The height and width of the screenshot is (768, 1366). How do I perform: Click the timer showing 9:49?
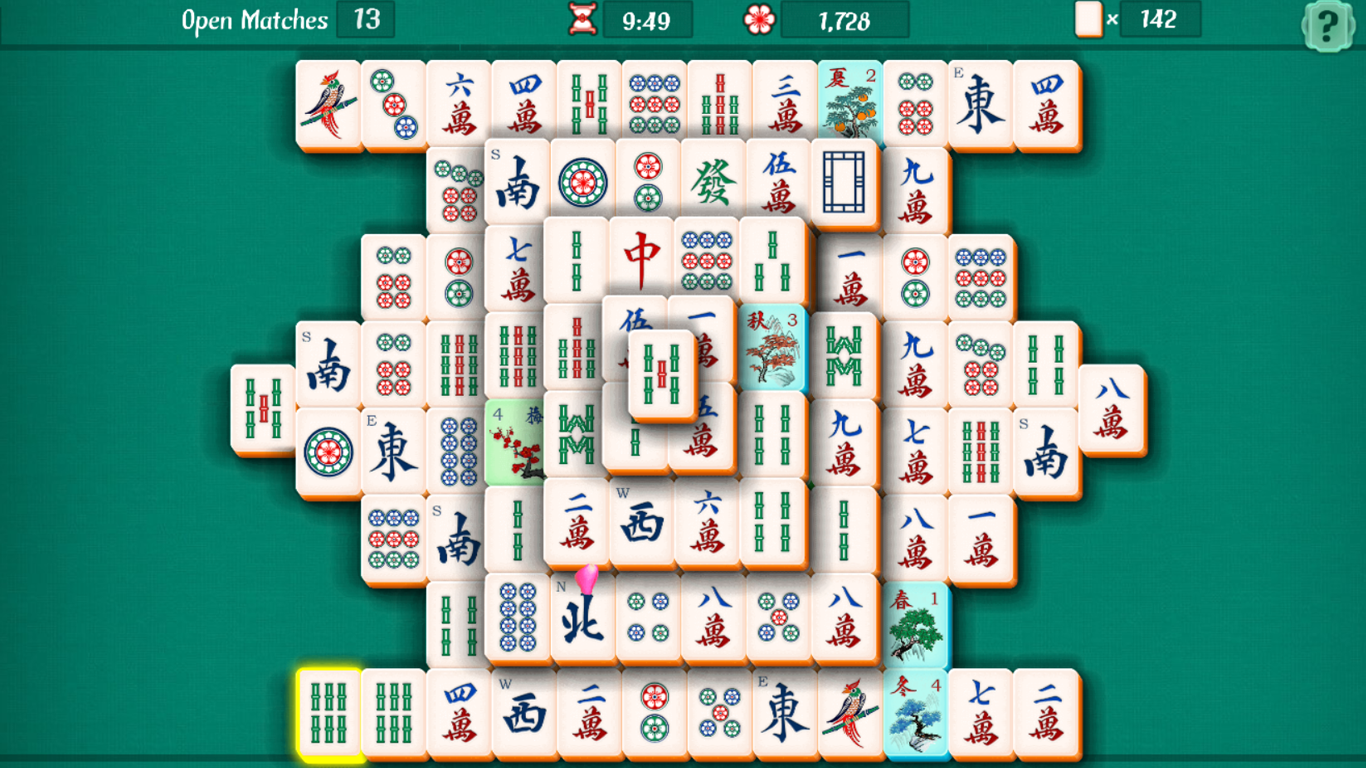click(x=649, y=20)
